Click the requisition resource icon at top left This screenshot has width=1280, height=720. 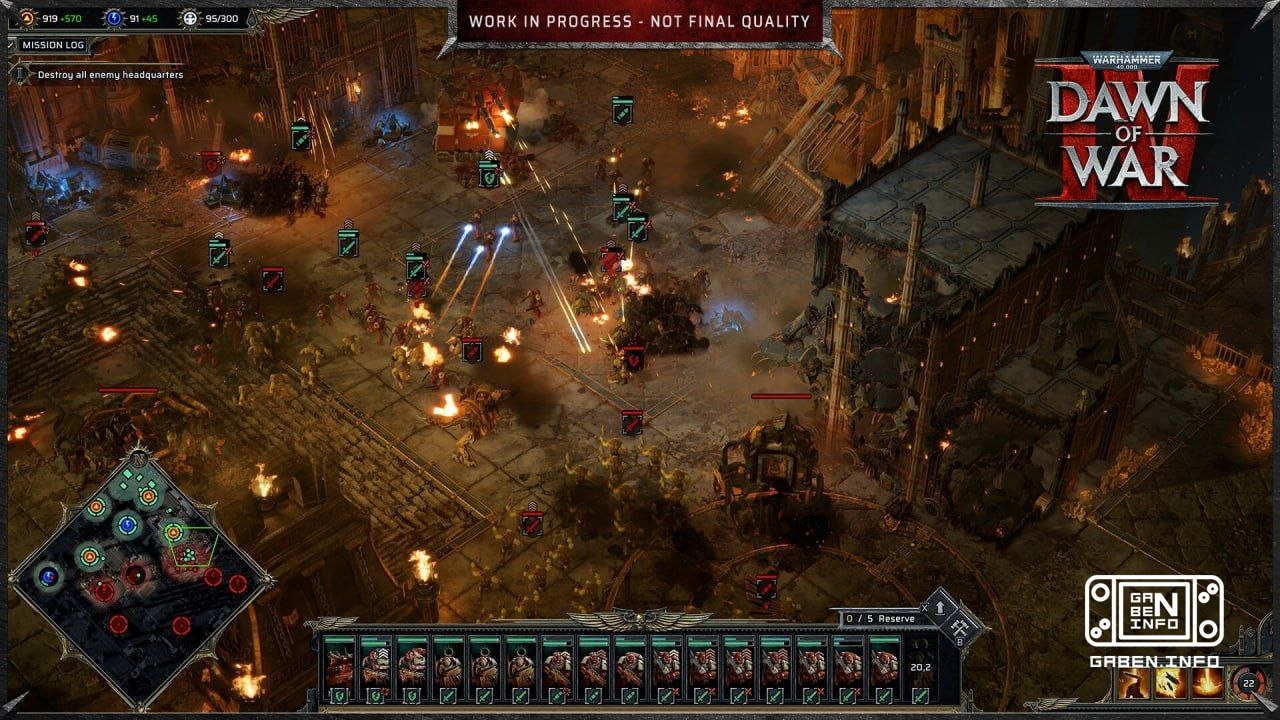click(x=28, y=19)
